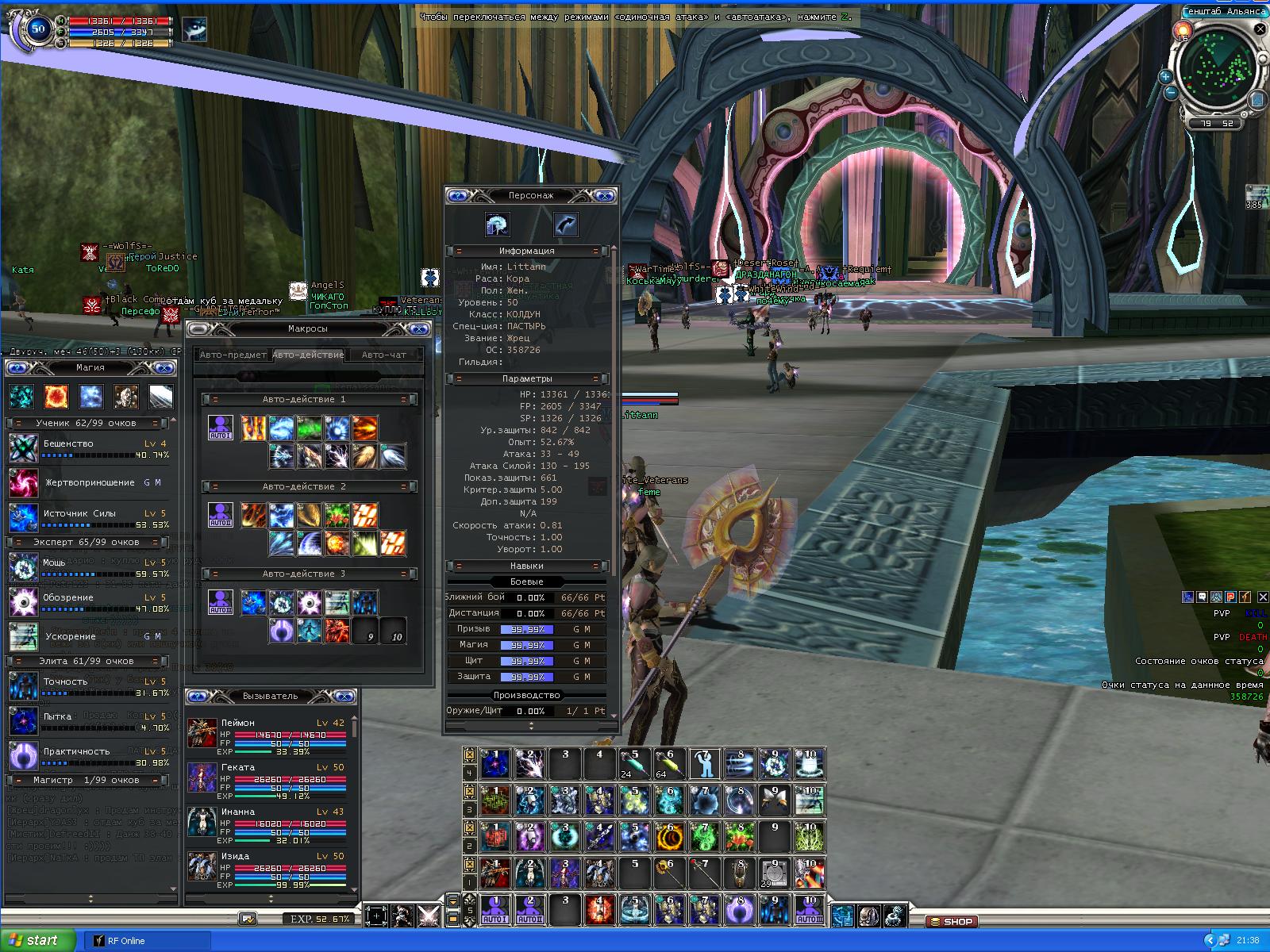Close the Персонаж character window
The width and height of the screenshot is (1270, 952).
coord(605,195)
